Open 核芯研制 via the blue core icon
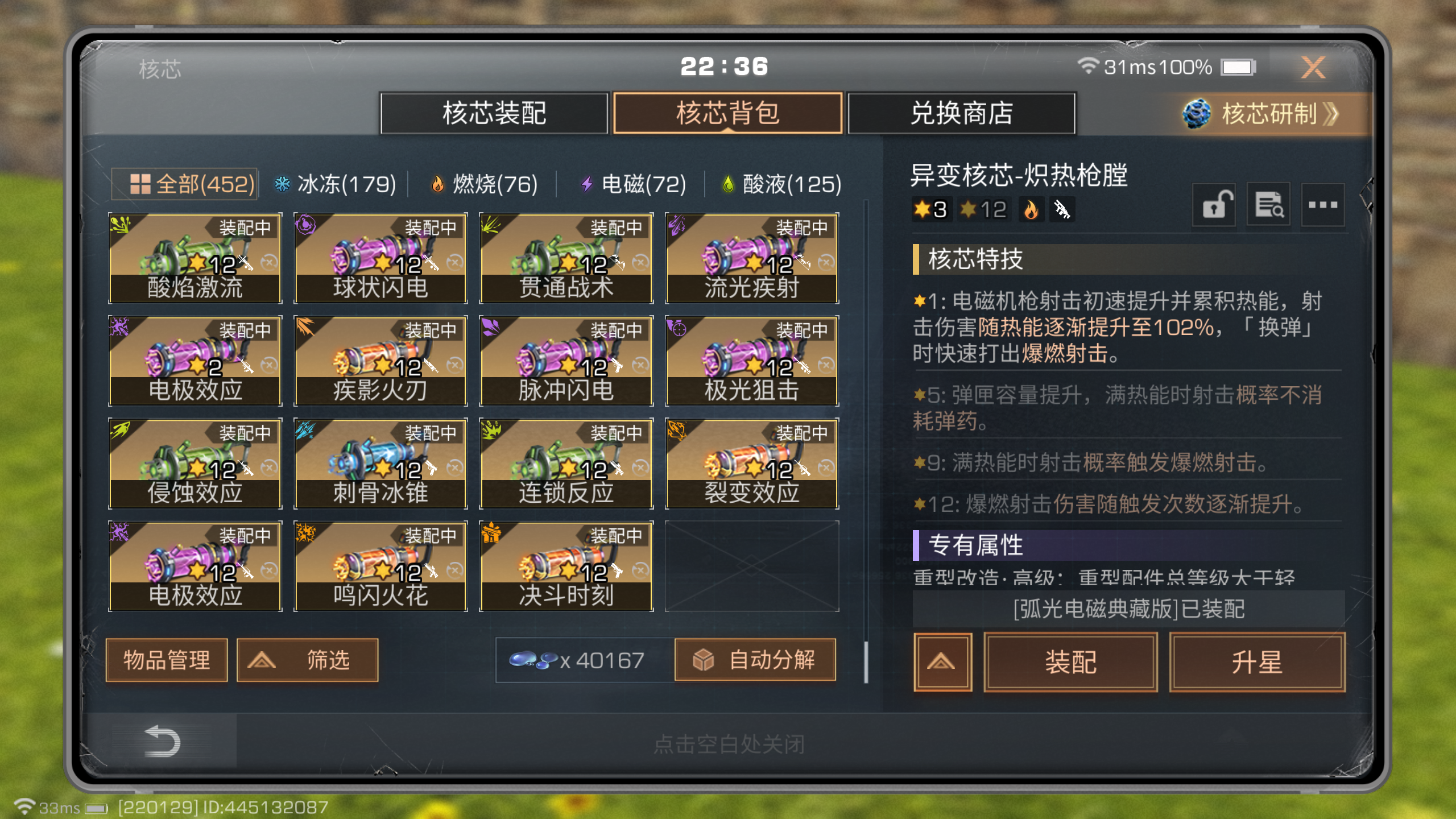Viewport: 1456px width, 819px height. tap(1197, 114)
